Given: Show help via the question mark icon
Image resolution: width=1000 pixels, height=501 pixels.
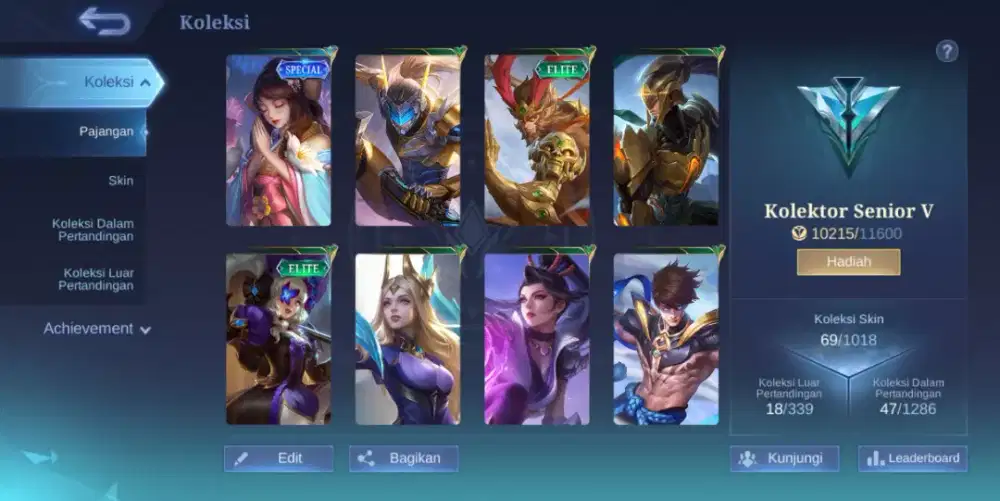Looking at the screenshot, I should pos(947,52).
